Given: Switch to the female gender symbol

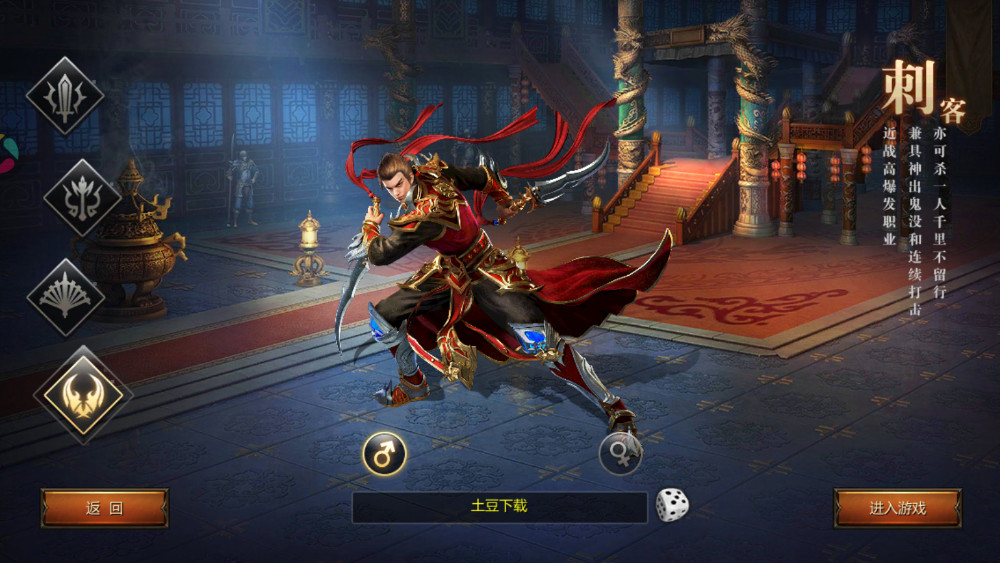Looking at the screenshot, I should [620, 454].
